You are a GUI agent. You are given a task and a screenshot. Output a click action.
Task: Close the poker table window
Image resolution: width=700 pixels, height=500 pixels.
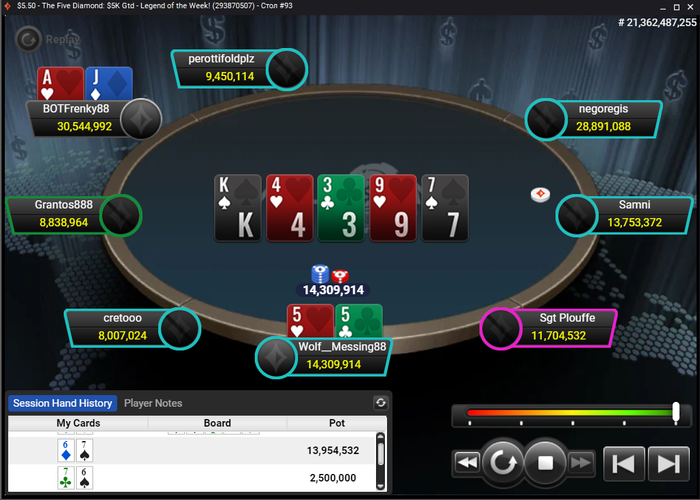coord(686,6)
